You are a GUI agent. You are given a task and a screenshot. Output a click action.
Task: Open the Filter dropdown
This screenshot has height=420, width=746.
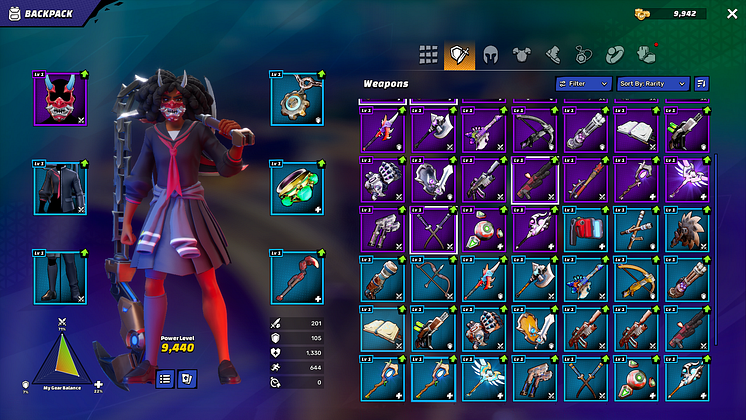pyautogui.click(x=583, y=84)
